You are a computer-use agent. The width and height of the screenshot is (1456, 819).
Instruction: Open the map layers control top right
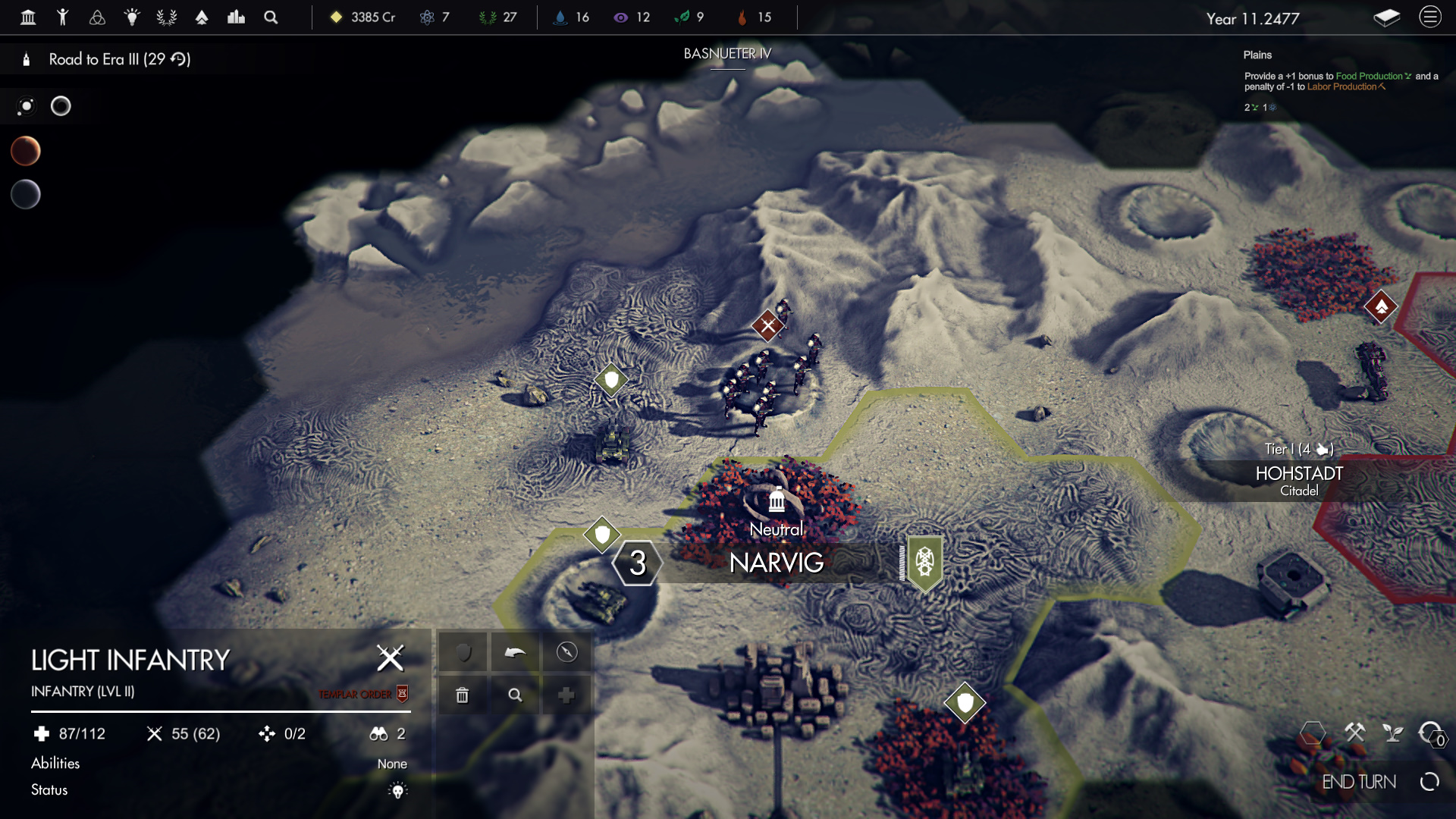(1388, 17)
